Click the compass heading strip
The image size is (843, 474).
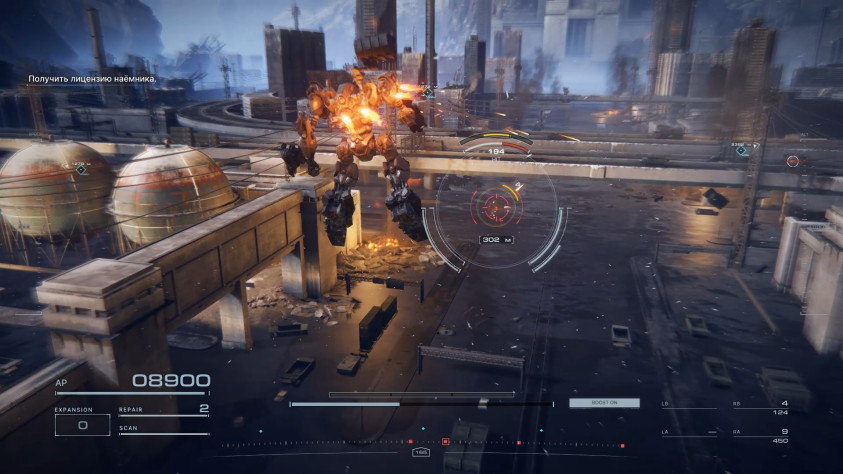point(420,442)
